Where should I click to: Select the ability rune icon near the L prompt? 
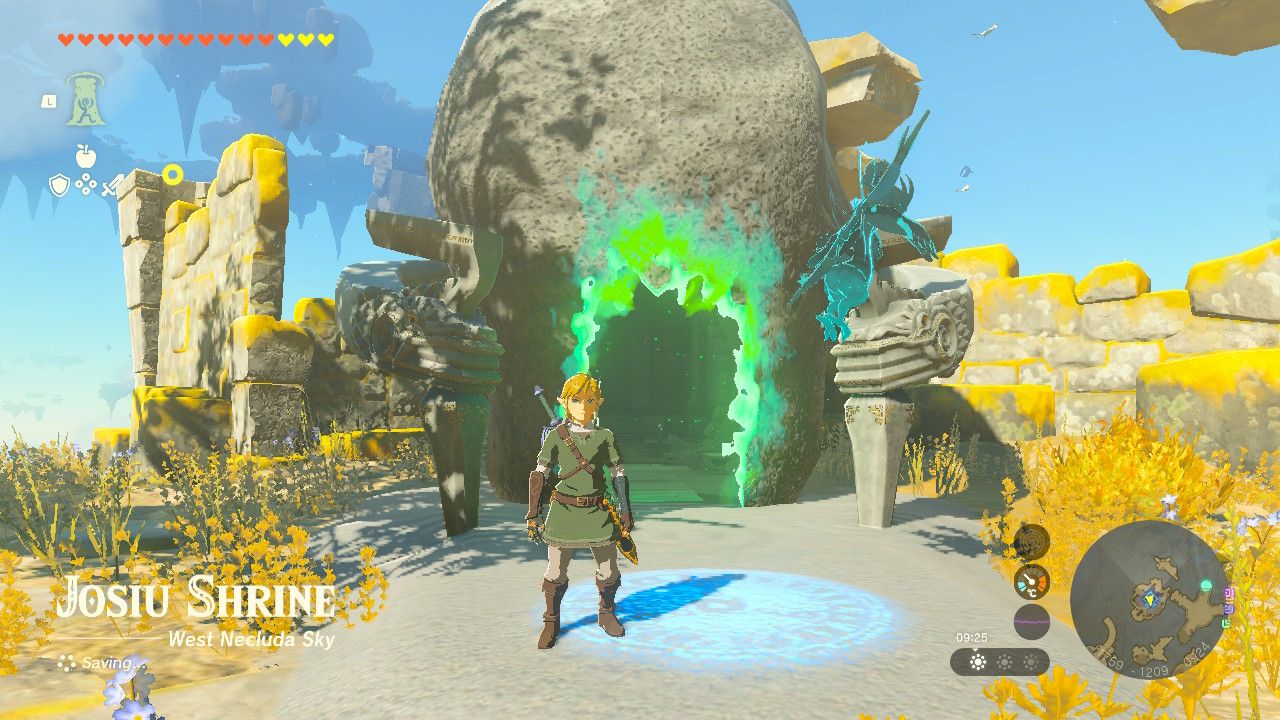[x=85, y=99]
